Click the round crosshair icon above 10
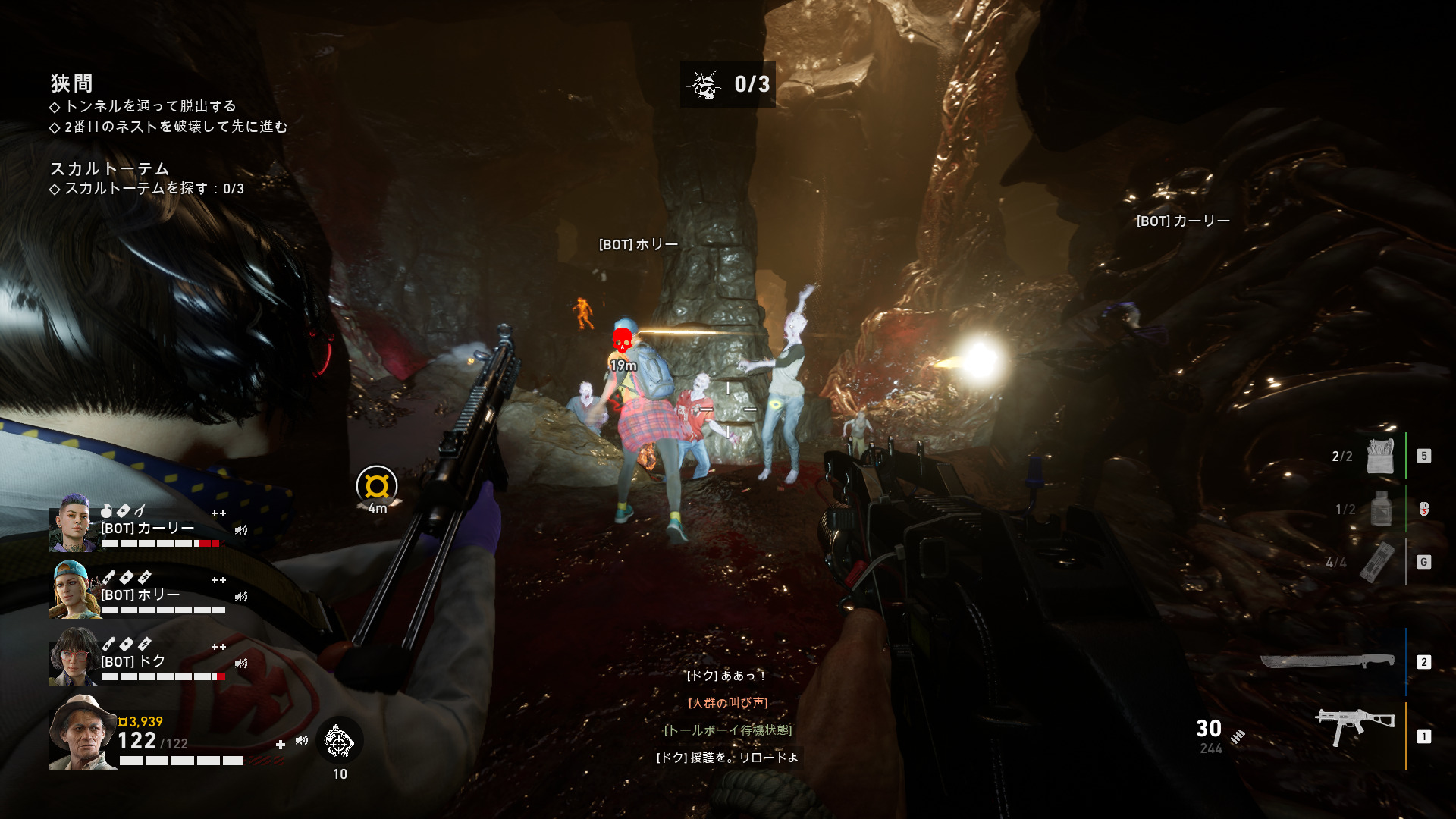The height and width of the screenshot is (819, 1456). click(x=339, y=741)
